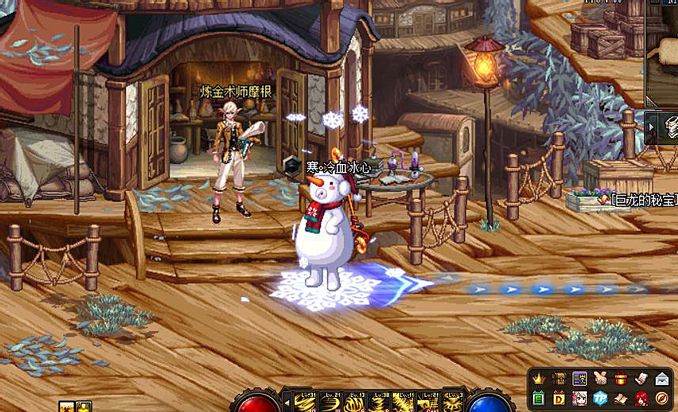Click the pink-haired character portrait icon

click(579, 398)
